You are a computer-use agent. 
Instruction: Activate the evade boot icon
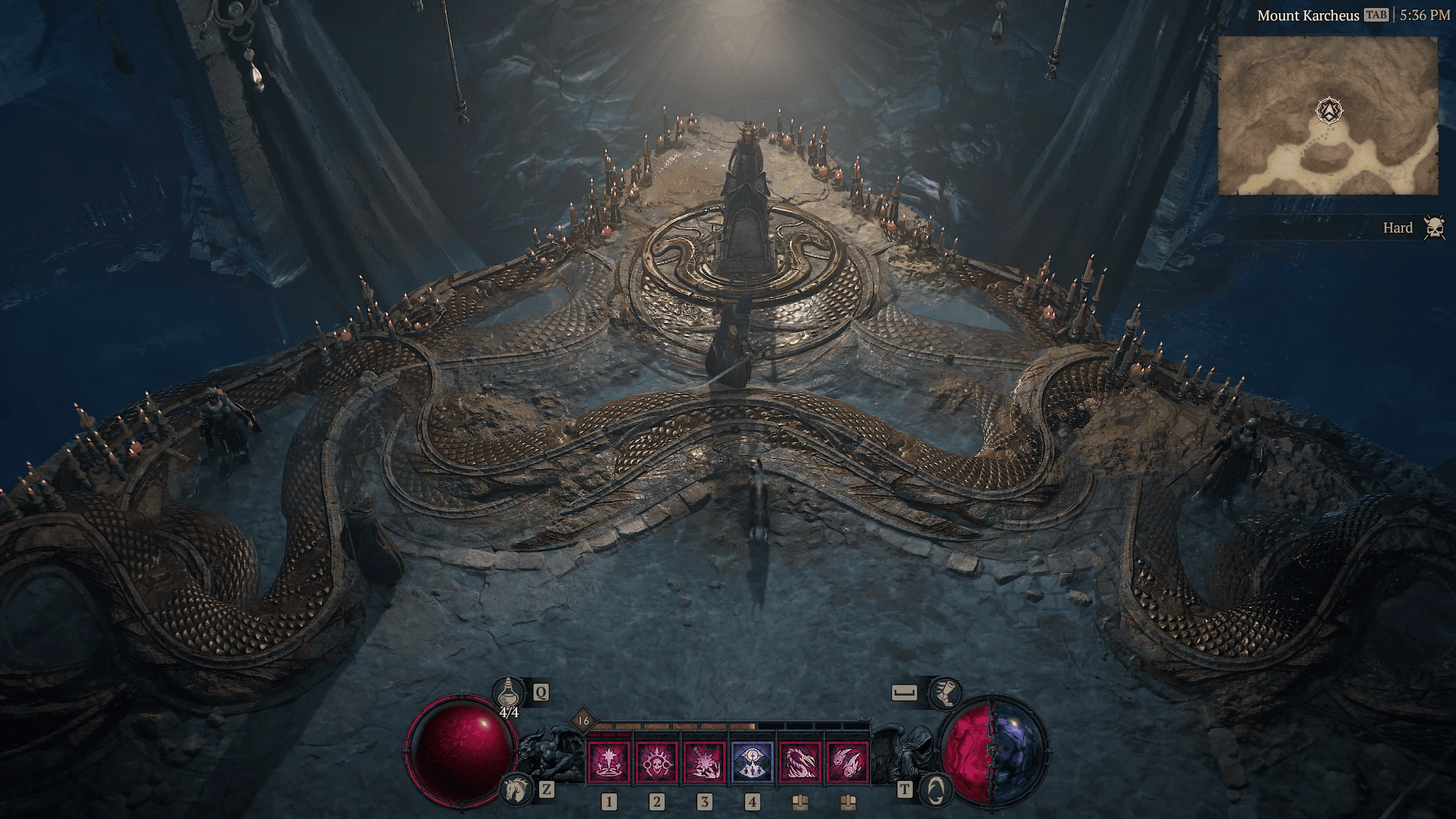click(x=944, y=693)
